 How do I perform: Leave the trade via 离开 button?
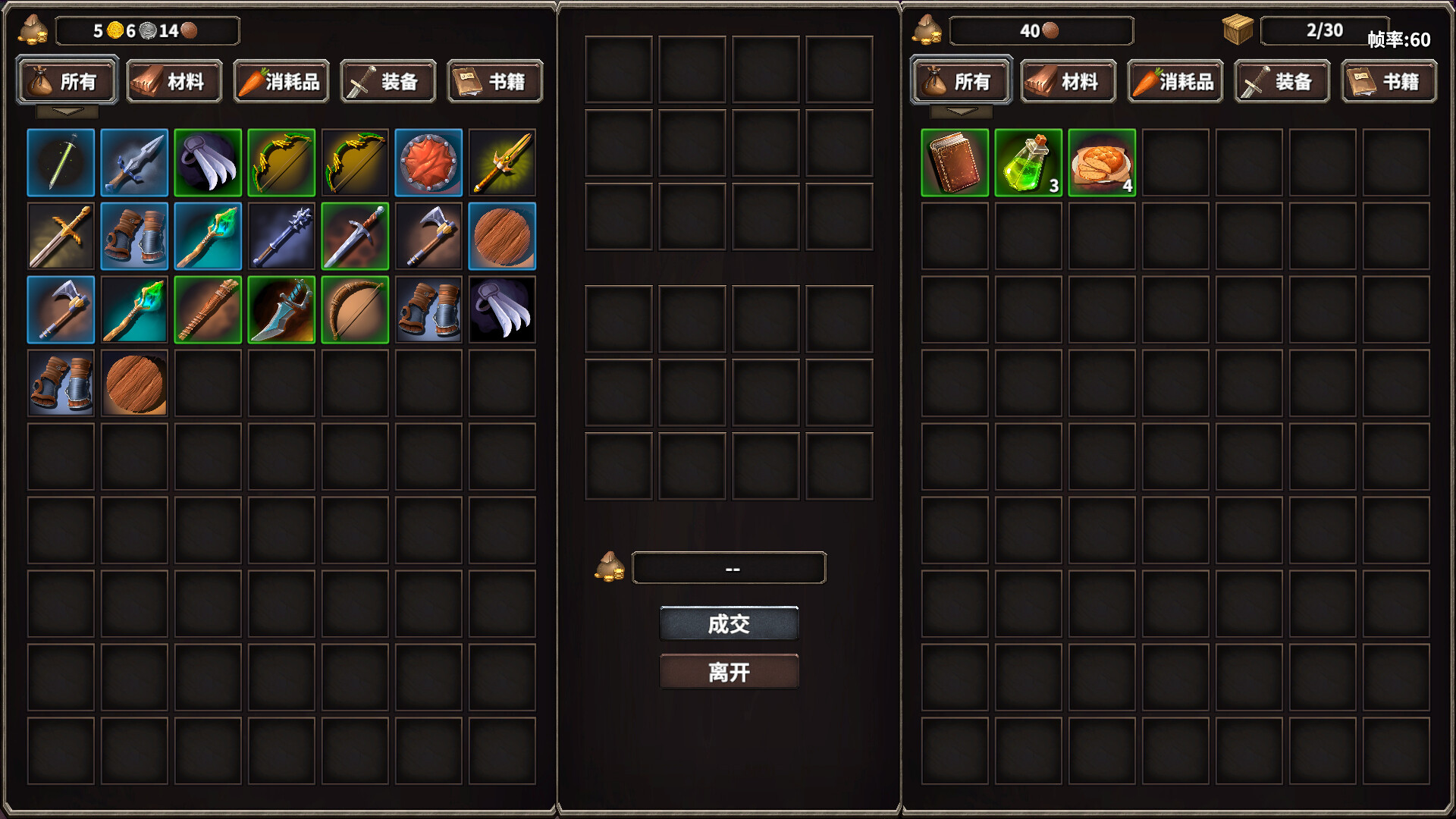coord(729,672)
